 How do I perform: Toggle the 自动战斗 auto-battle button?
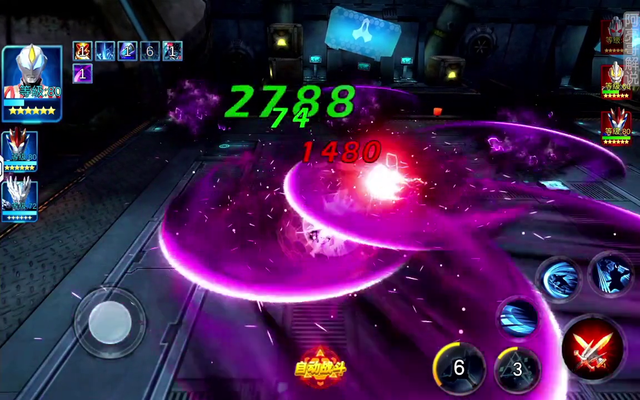coord(316,366)
